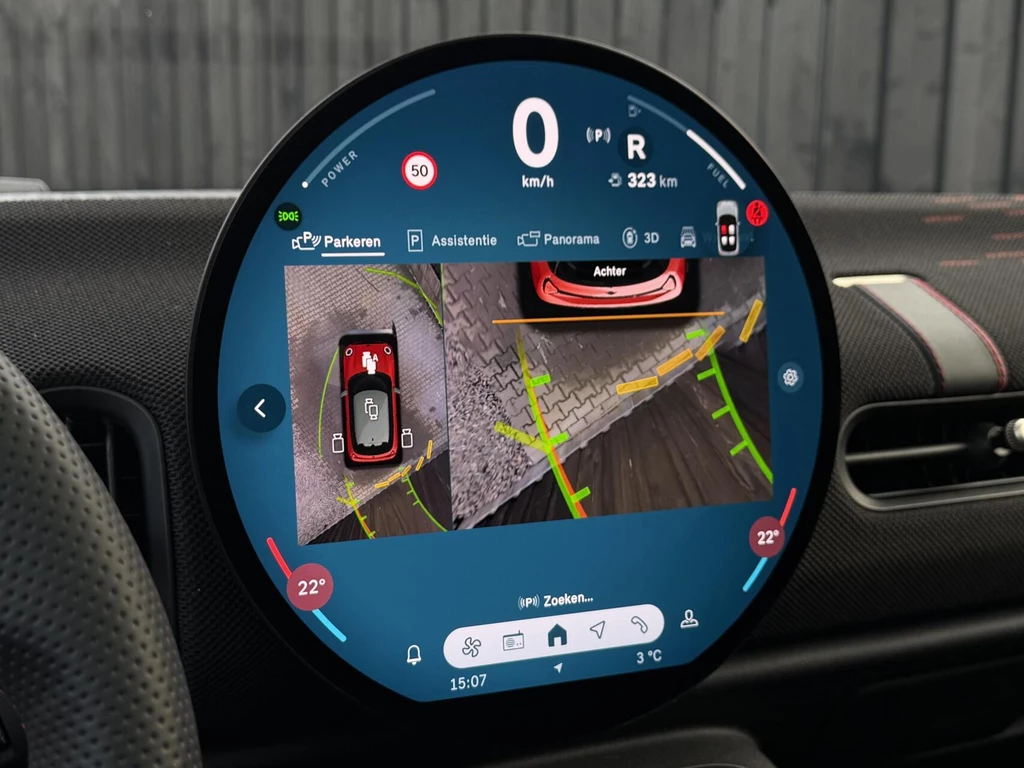Switch to the Assistentie tab
The image size is (1024, 768).
point(452,240)
